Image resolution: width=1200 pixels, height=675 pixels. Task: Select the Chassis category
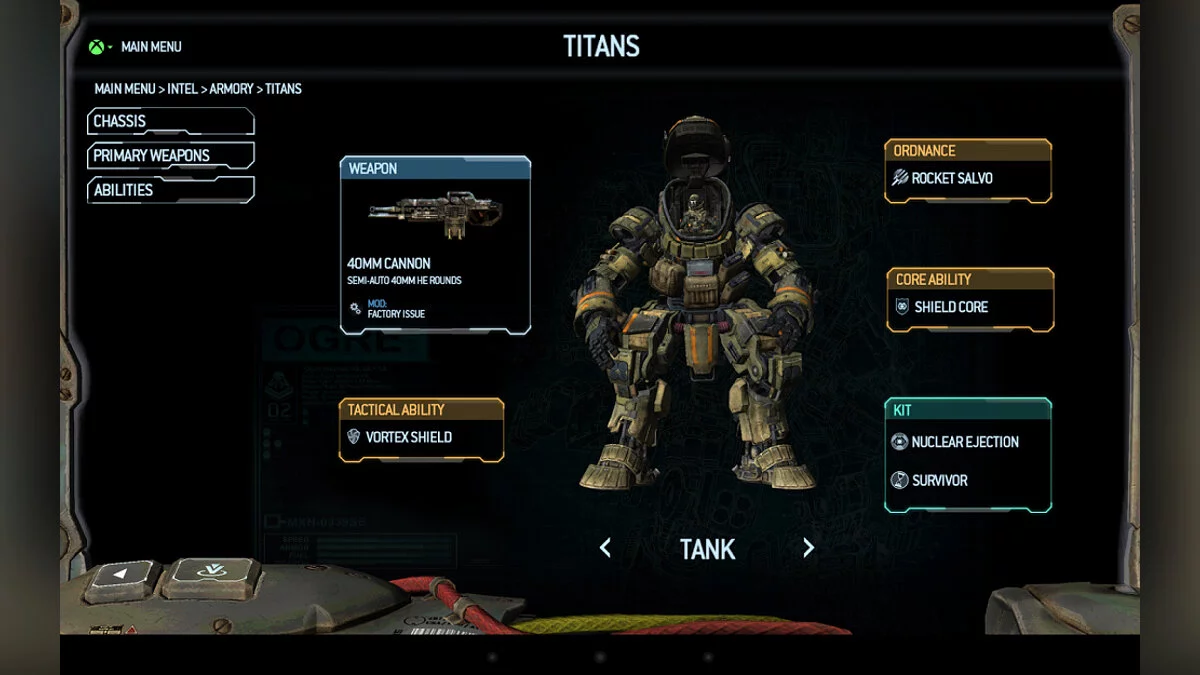pyautogui.click(x=170, y=122)
